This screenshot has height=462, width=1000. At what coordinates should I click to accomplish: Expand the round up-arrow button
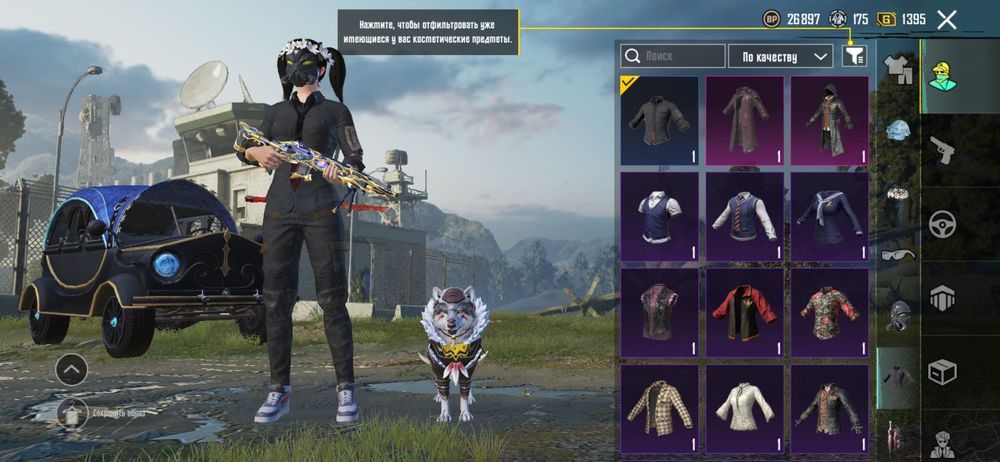71,369
